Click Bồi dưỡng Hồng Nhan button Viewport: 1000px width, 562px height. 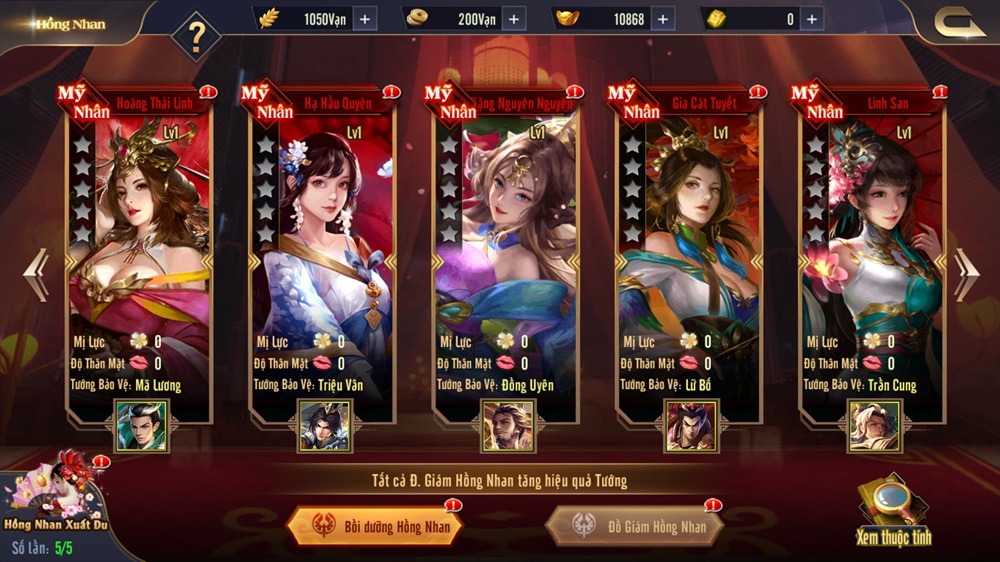373,525
